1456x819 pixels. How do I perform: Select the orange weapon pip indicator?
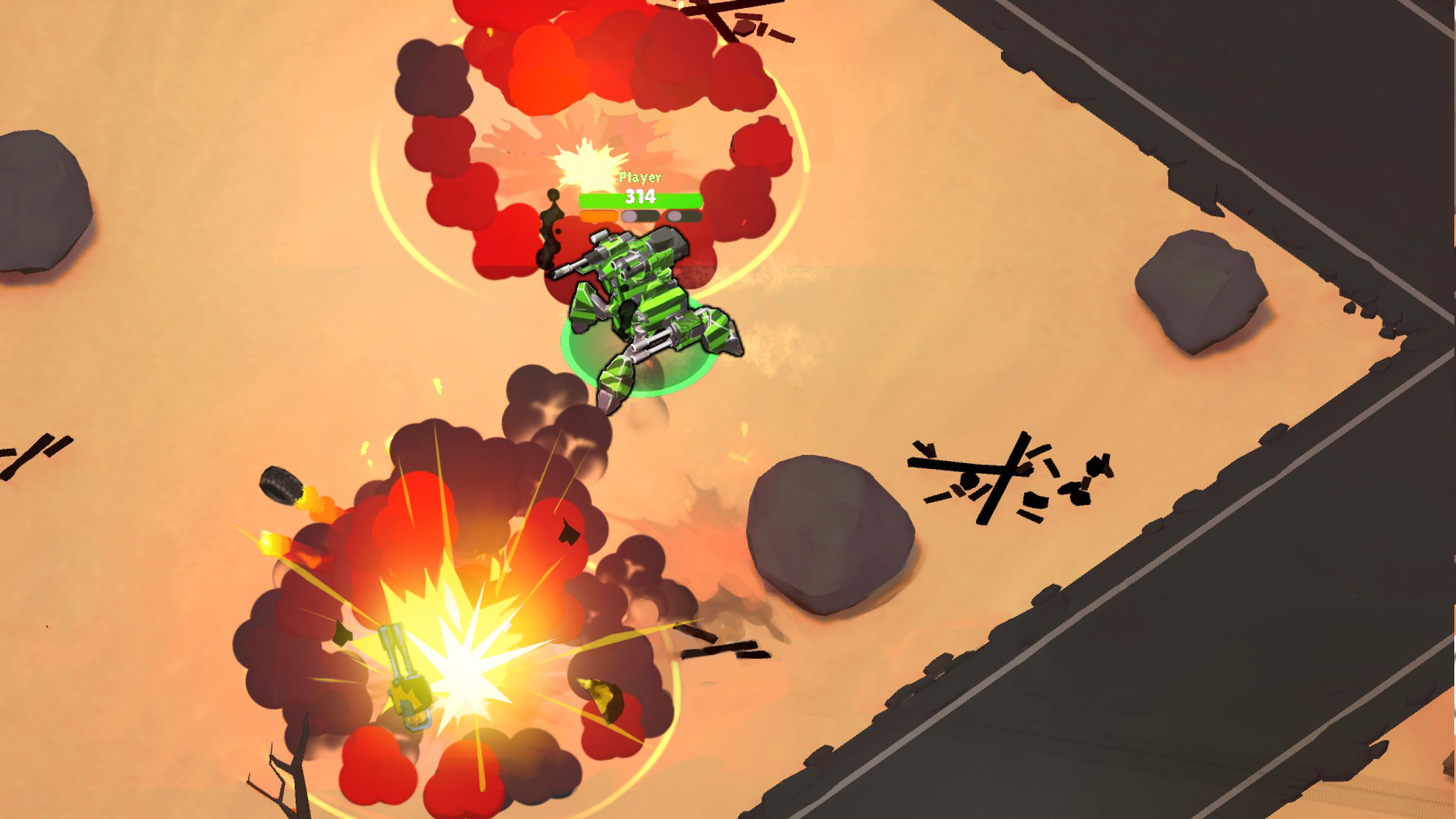pos(597,217)
